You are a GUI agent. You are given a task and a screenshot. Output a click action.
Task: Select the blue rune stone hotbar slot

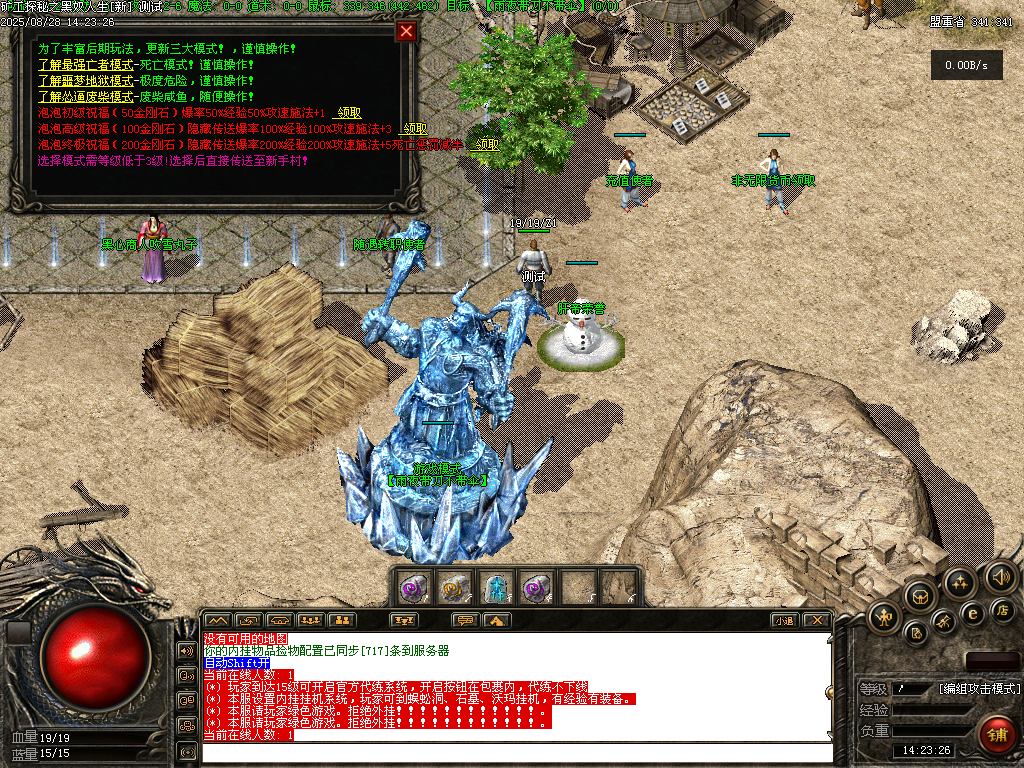coord(496,588)
